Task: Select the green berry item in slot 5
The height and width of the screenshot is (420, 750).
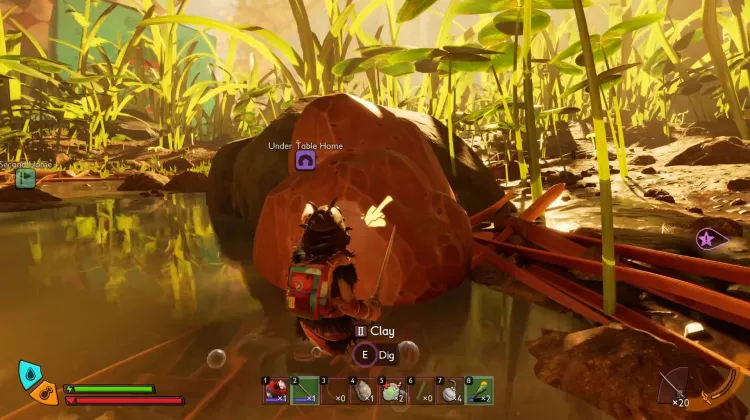Action: pos(392,390)
